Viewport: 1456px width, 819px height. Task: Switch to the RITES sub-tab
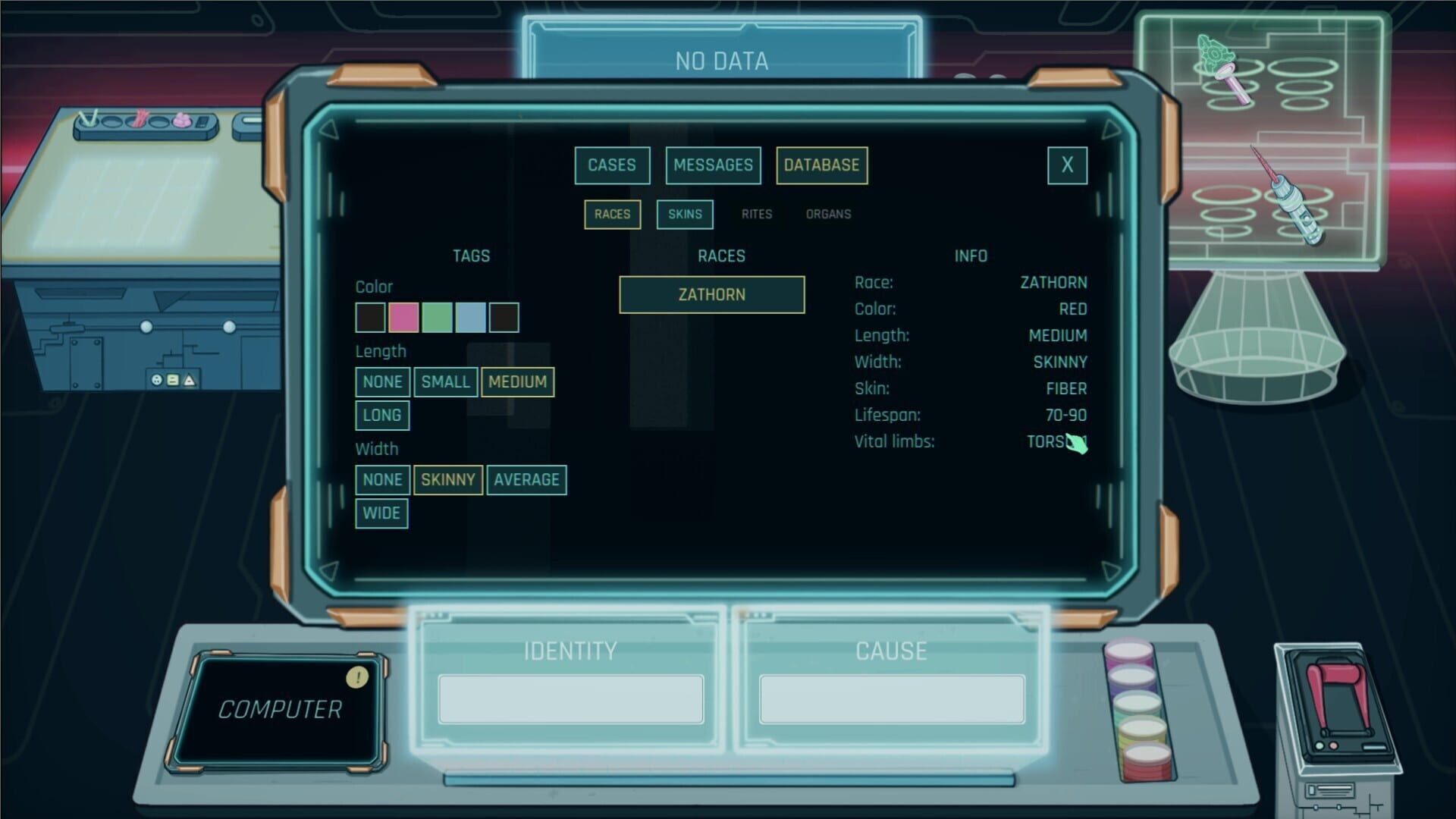[x=756, y=213]
